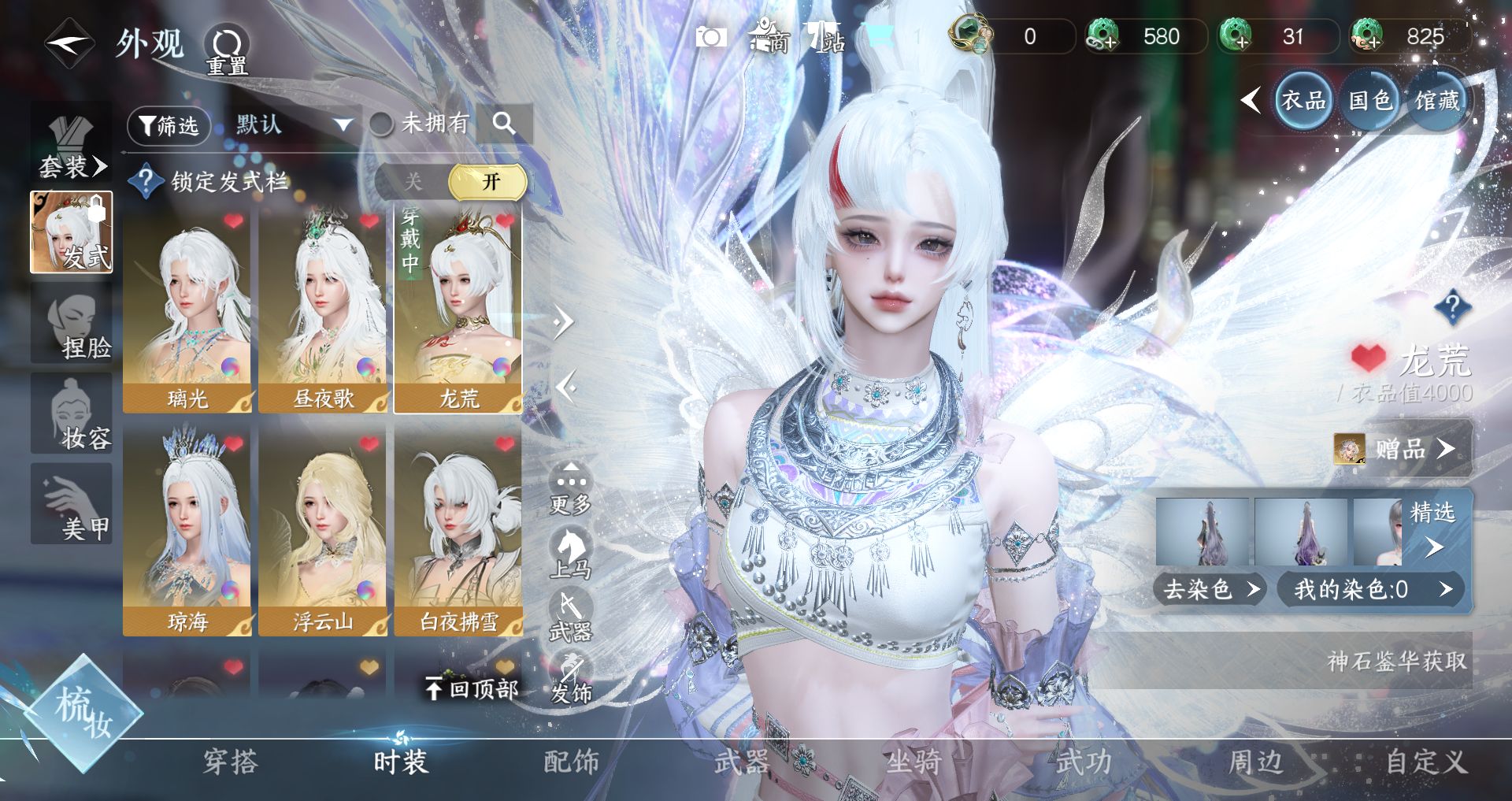Switch to the 妆容 makeup category
This screenshot has width=1512, height=801.
[72, 414]
